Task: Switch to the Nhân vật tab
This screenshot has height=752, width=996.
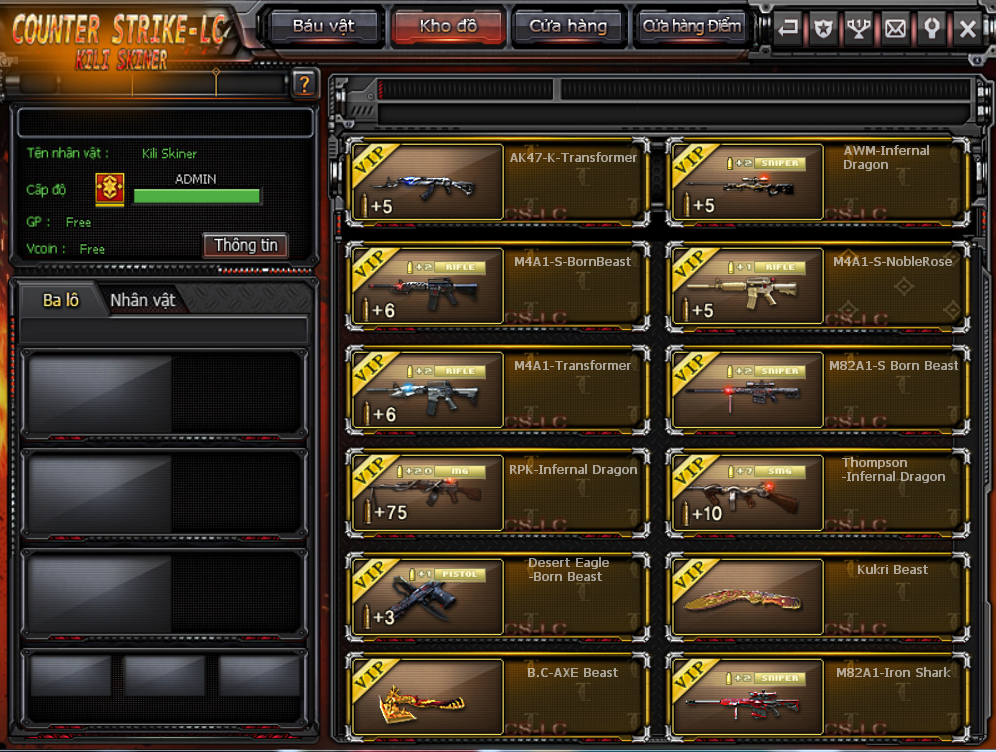Action: [142, 300]
